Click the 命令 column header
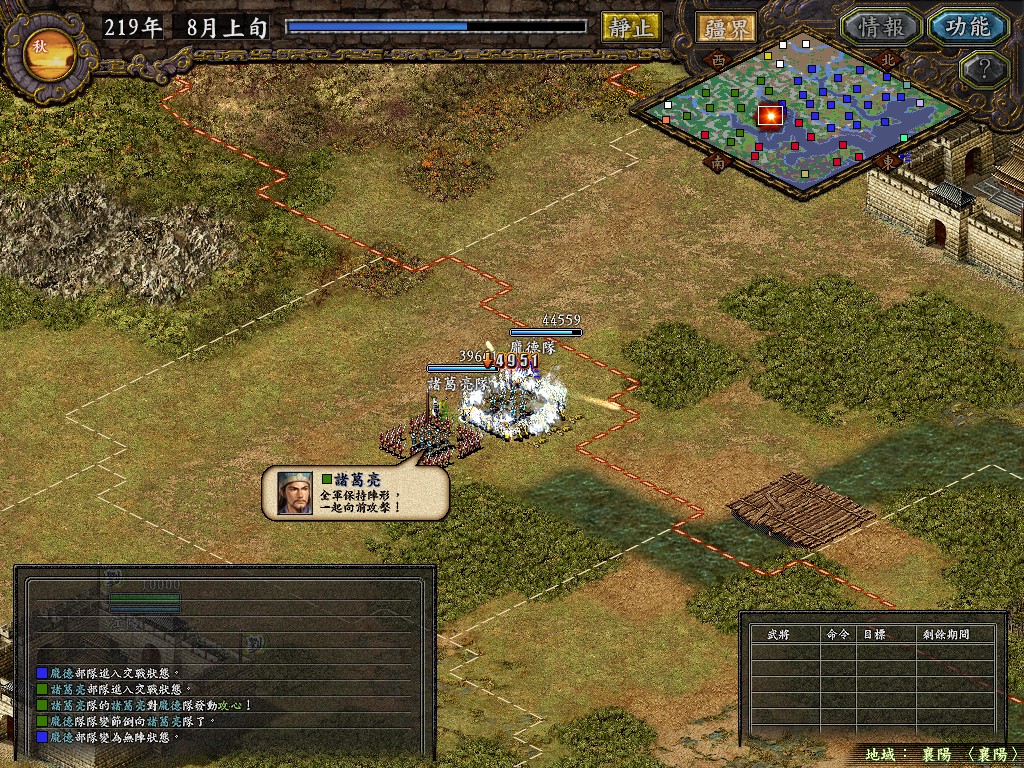Viewport: 1024px width, 768px height. coord(836,634)
